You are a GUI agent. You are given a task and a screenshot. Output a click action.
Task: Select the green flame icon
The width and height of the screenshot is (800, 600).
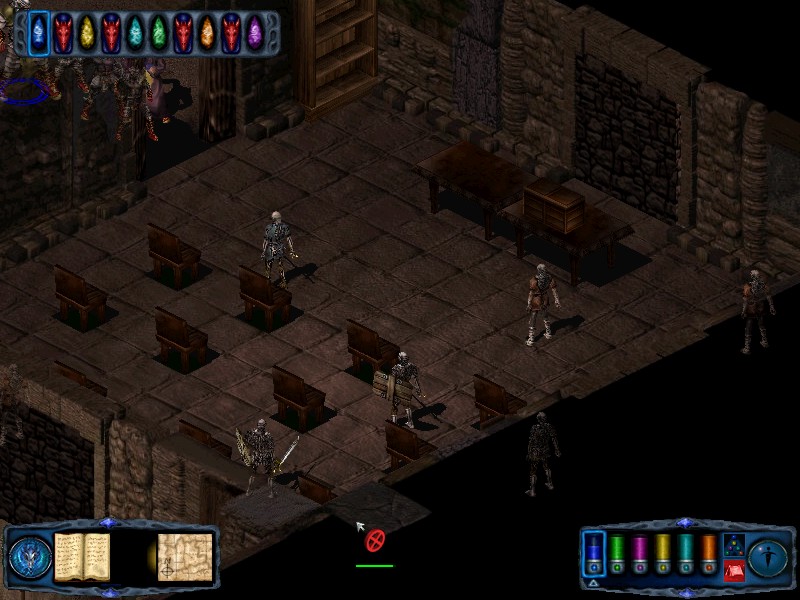(x=159, y=32)
